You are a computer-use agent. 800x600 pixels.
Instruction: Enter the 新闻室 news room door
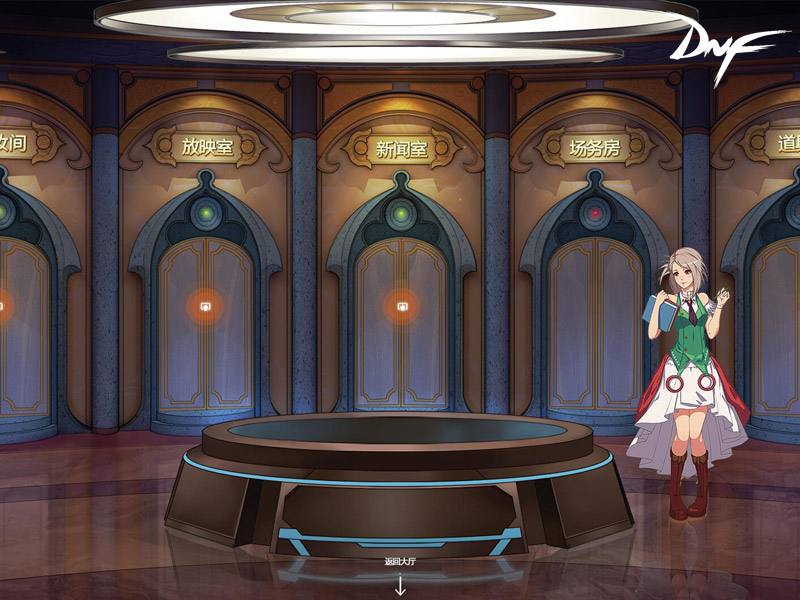[401, 307]
